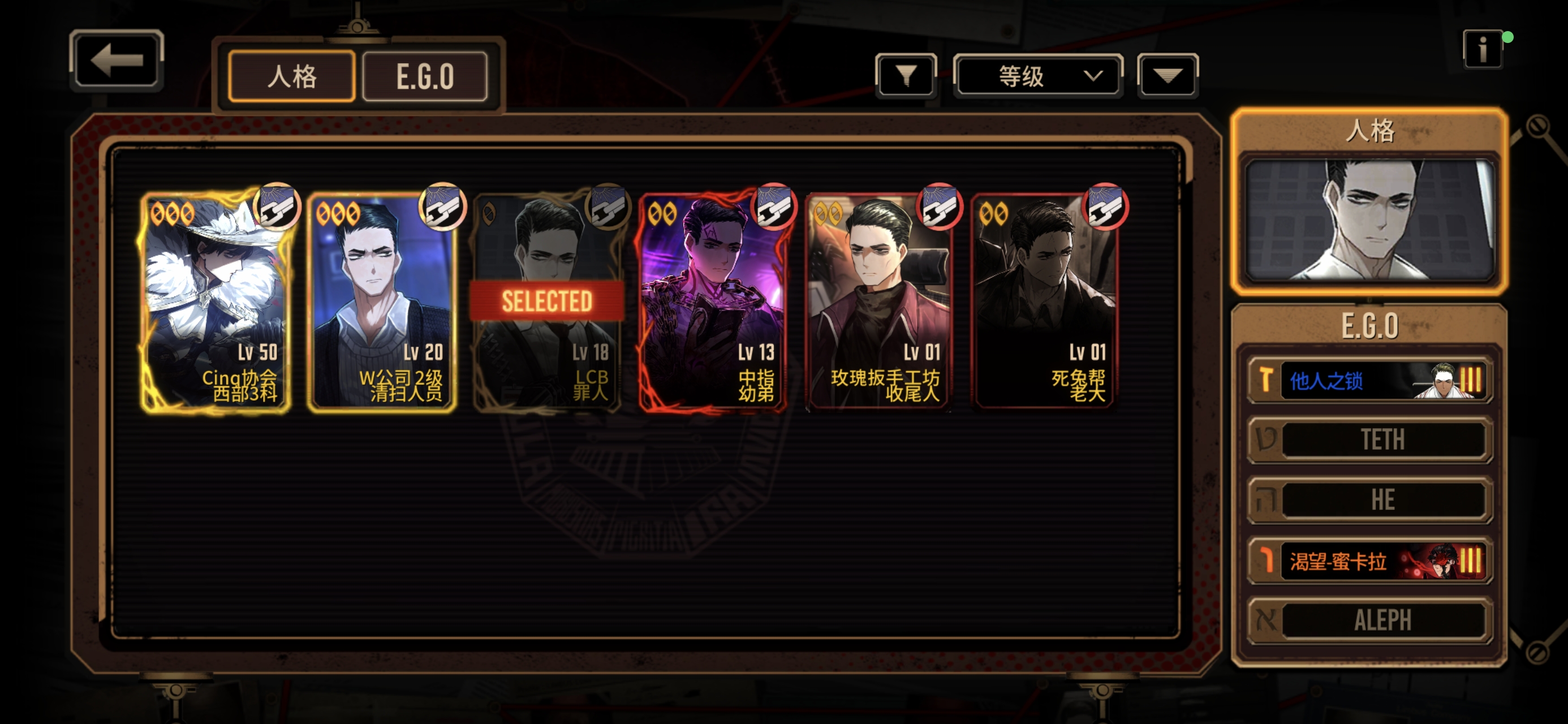Click the selected LCB 罪人 card
Screen dimensions: 1568x724
coord(547,302)
